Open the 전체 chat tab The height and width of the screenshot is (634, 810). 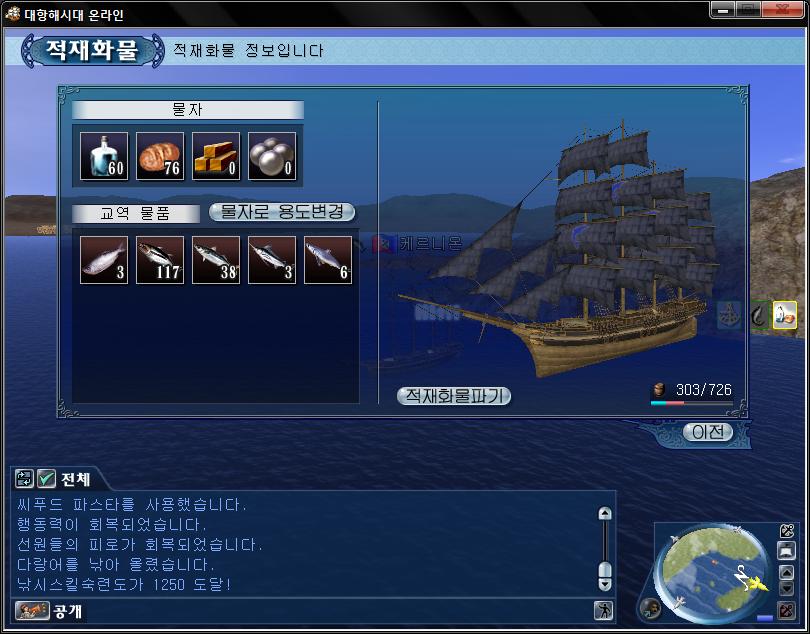75,479
